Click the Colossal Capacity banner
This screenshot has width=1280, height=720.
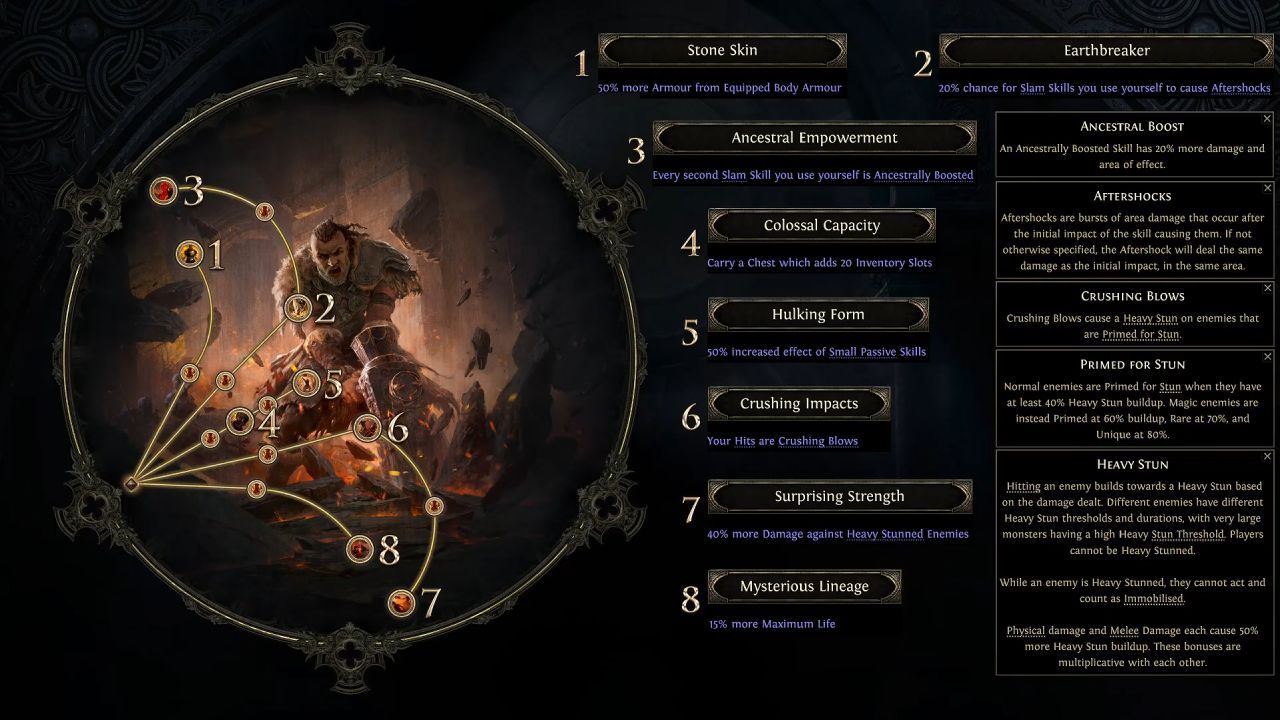click(x=822, y=225)
